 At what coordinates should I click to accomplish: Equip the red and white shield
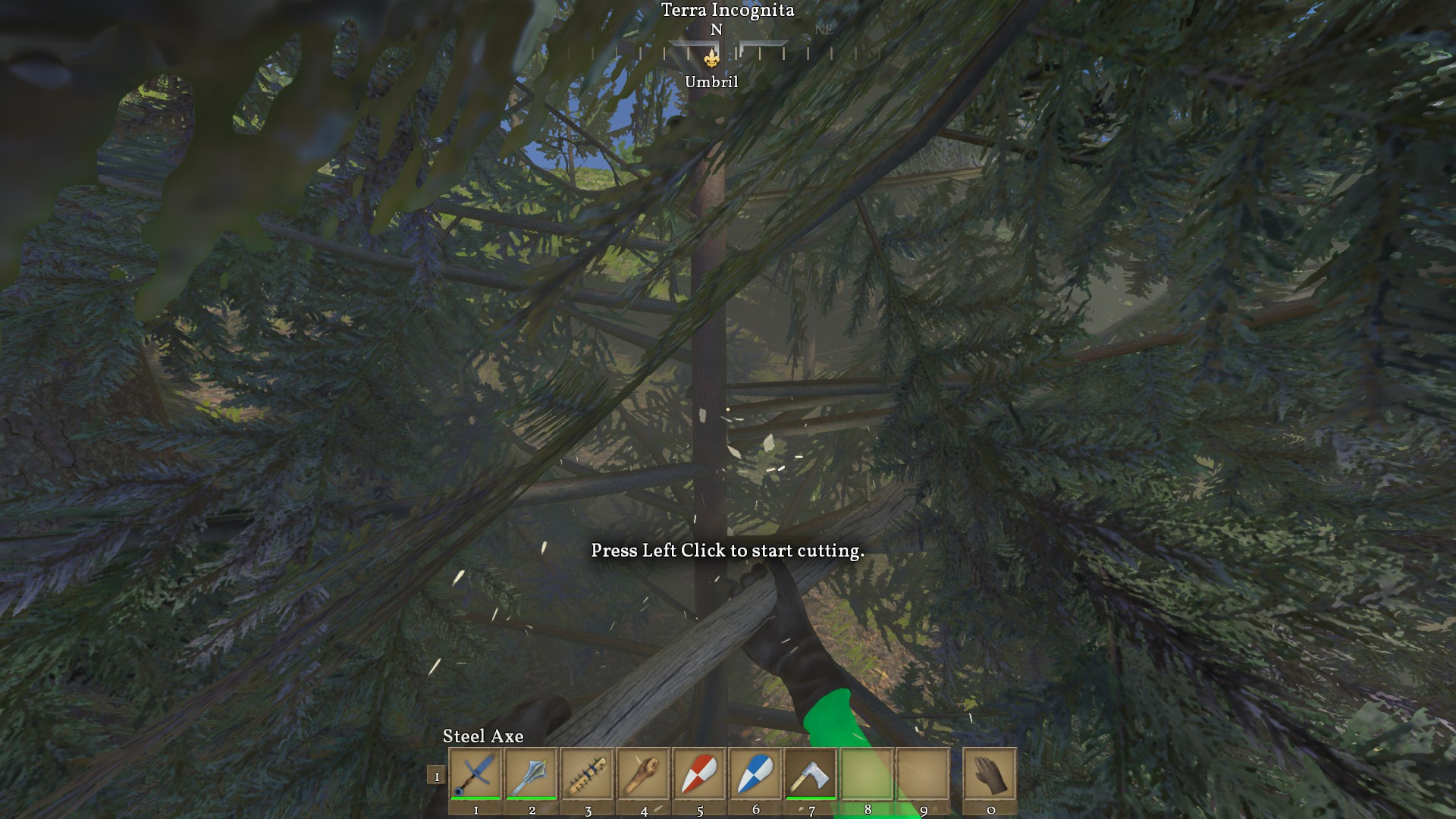coord(699,774)
